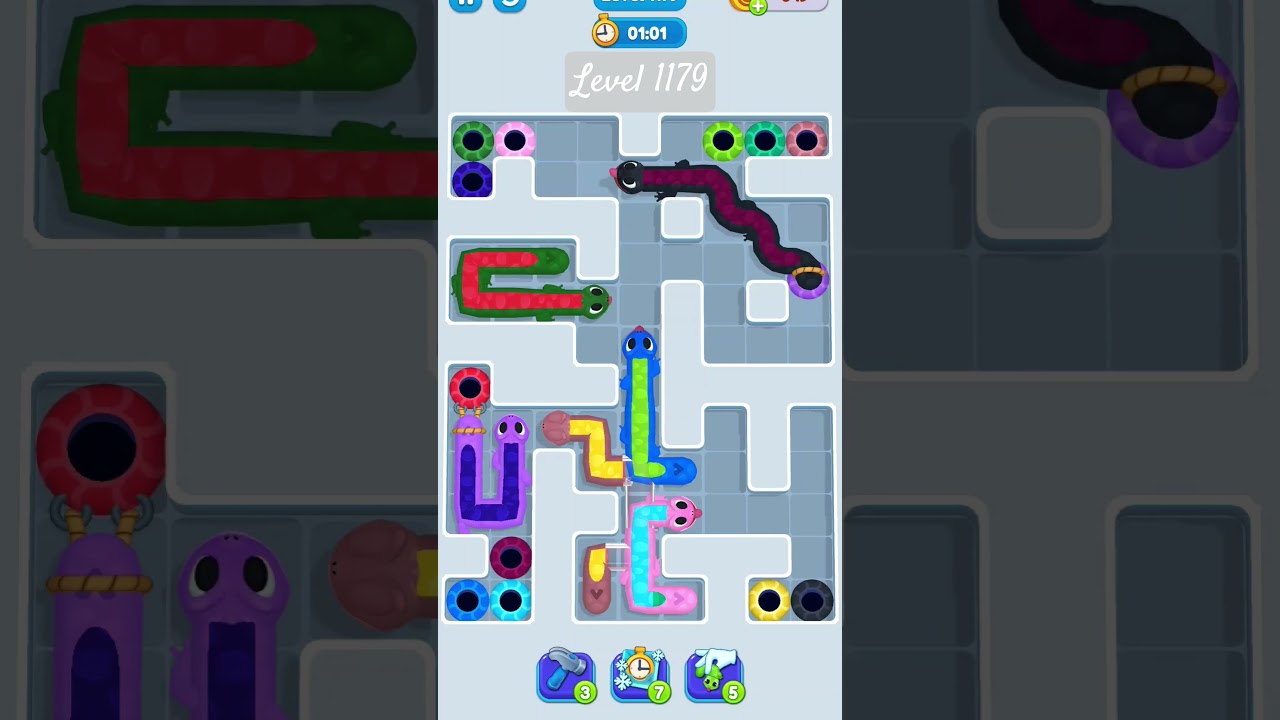Use the hammer booster
Viewport: 1280px width, 720px height.
(566, 672)
